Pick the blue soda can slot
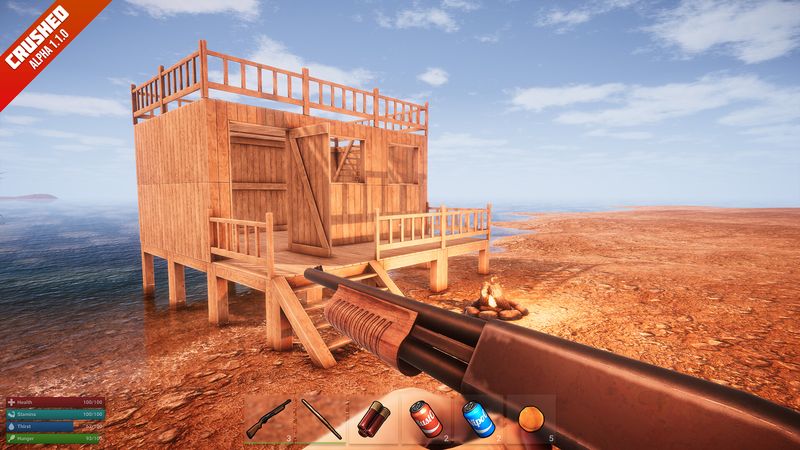This screenshot has height=450, width=800. pos(478,417)
